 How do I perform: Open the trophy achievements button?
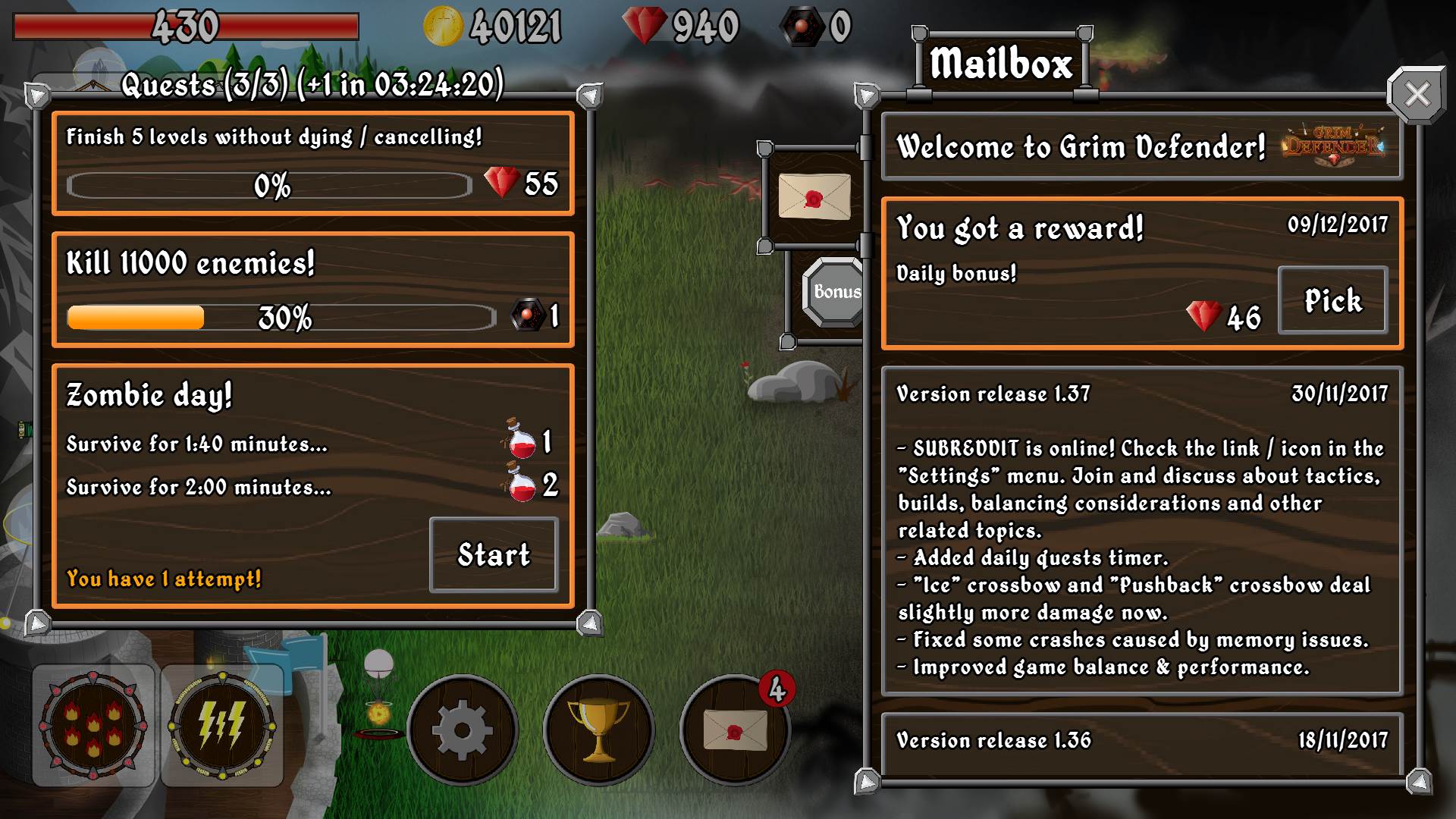[x=598, y=730]
